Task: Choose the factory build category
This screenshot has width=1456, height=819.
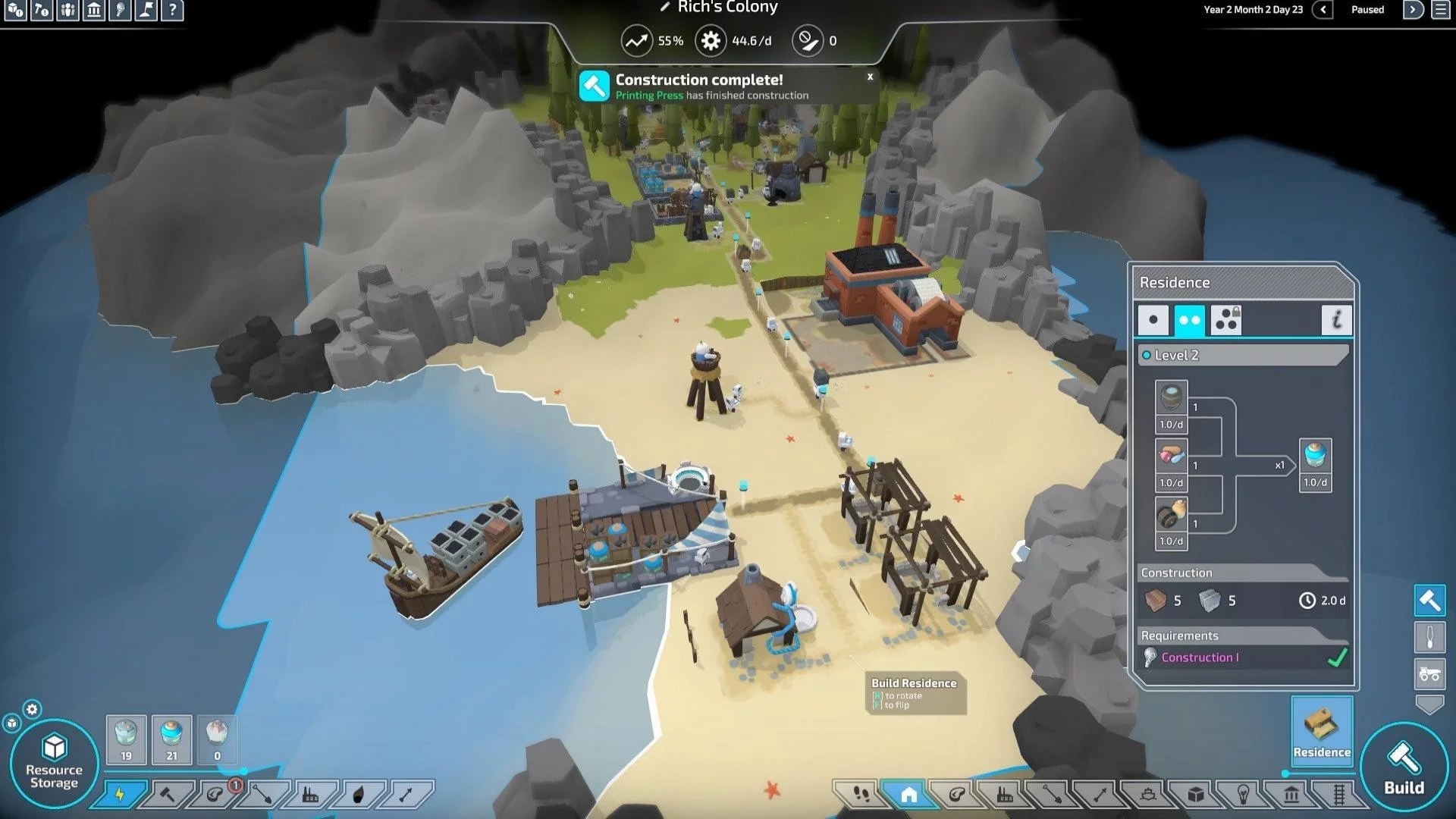Action: pyautogui.click(x=1004, y=794)
